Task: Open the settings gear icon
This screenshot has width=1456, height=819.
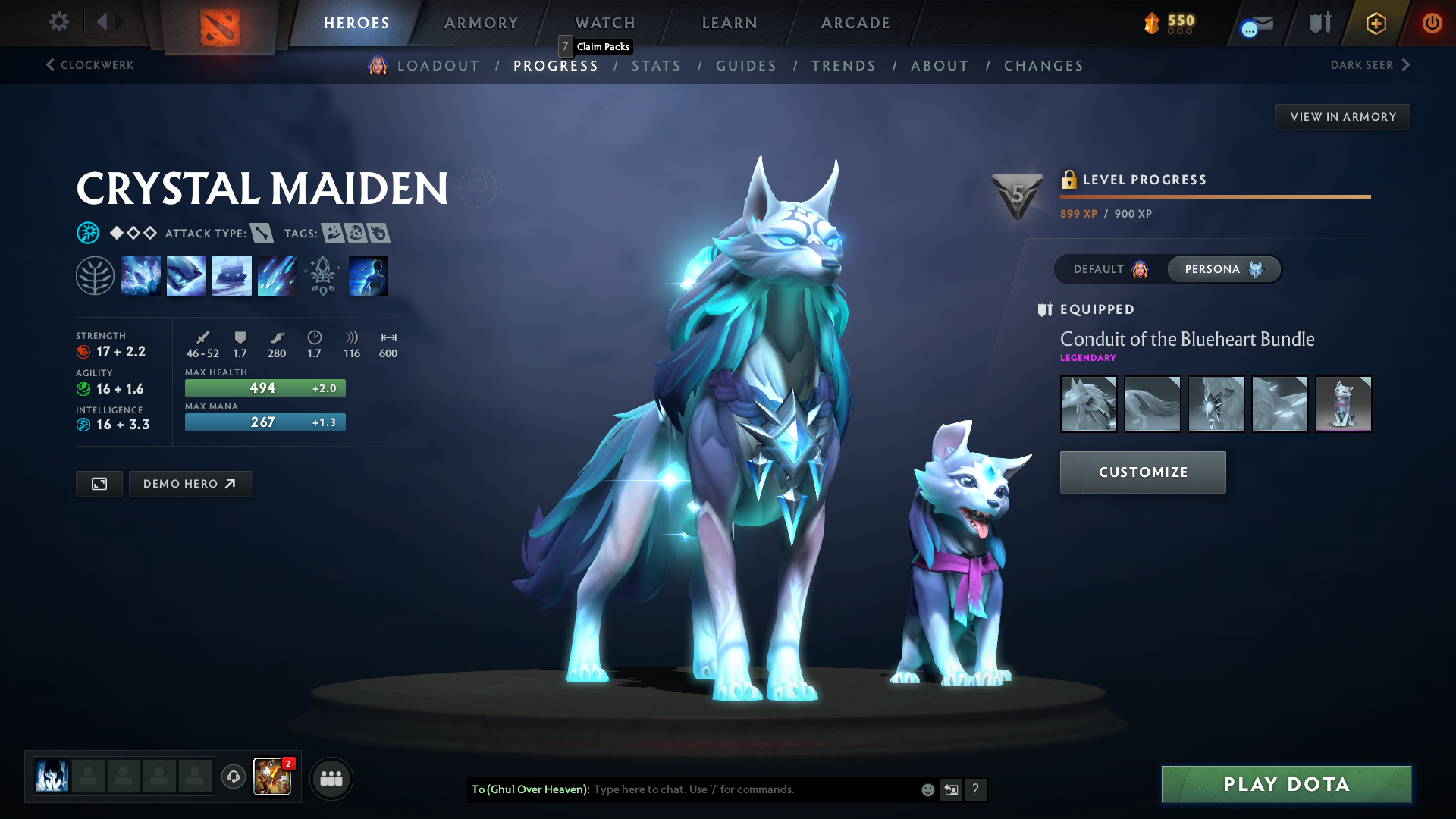Action: tap(58, 23)
